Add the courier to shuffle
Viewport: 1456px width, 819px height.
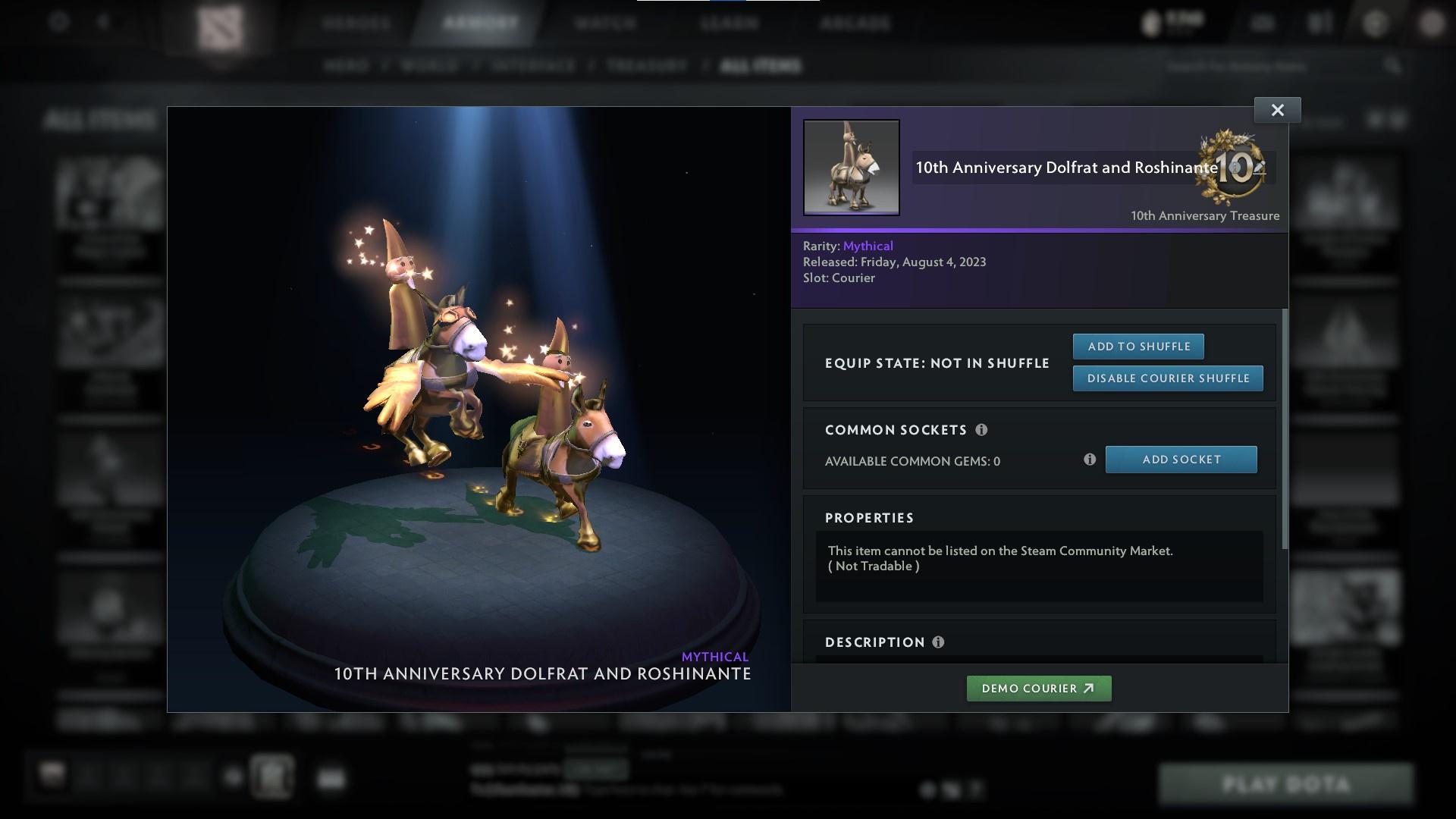tap(1138, 346)
